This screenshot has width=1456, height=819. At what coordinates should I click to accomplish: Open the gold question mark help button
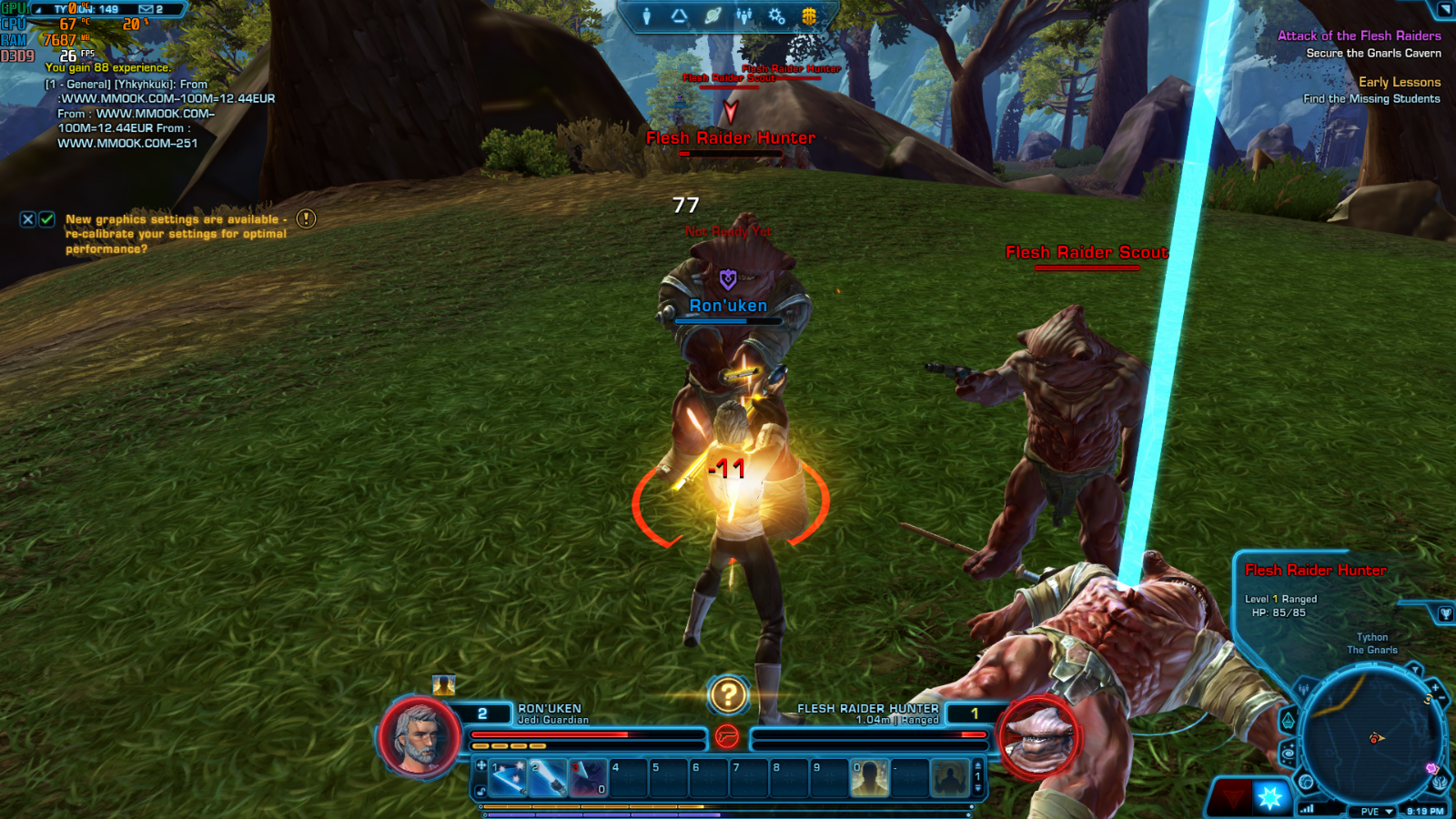(728, 696)
